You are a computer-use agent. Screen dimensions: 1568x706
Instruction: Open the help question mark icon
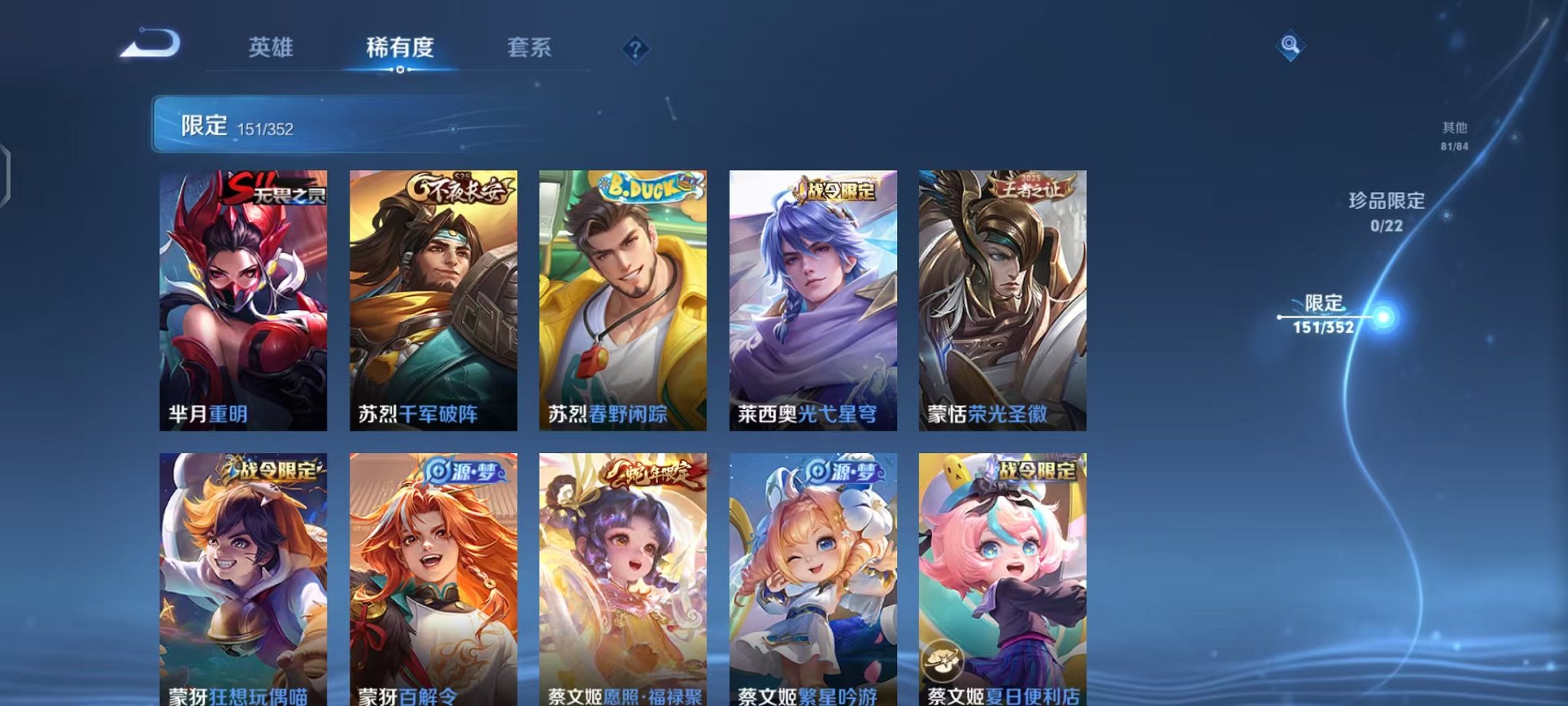click(x=634, y=50)
